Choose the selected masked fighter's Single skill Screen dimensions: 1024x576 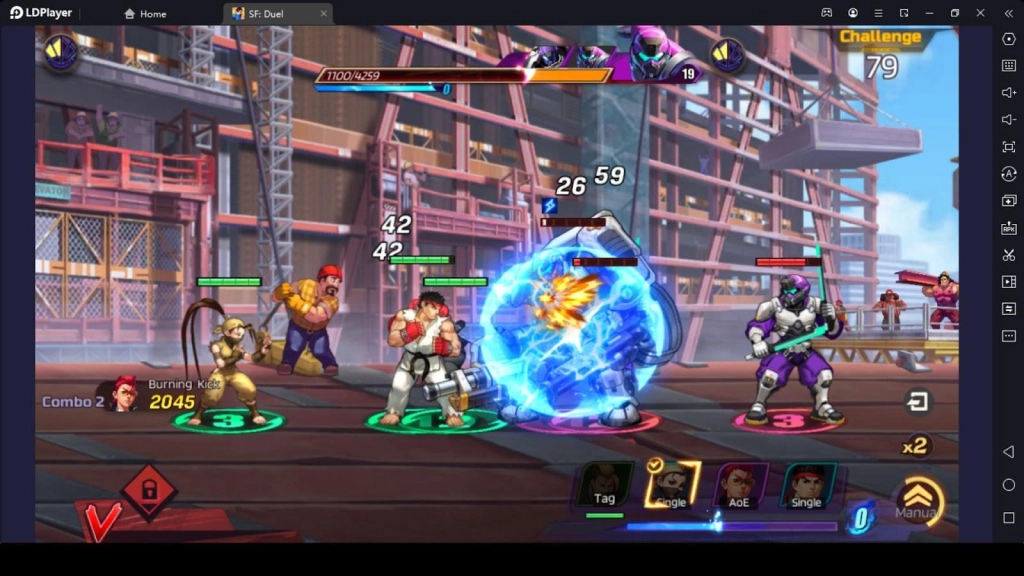pos(671,485)
